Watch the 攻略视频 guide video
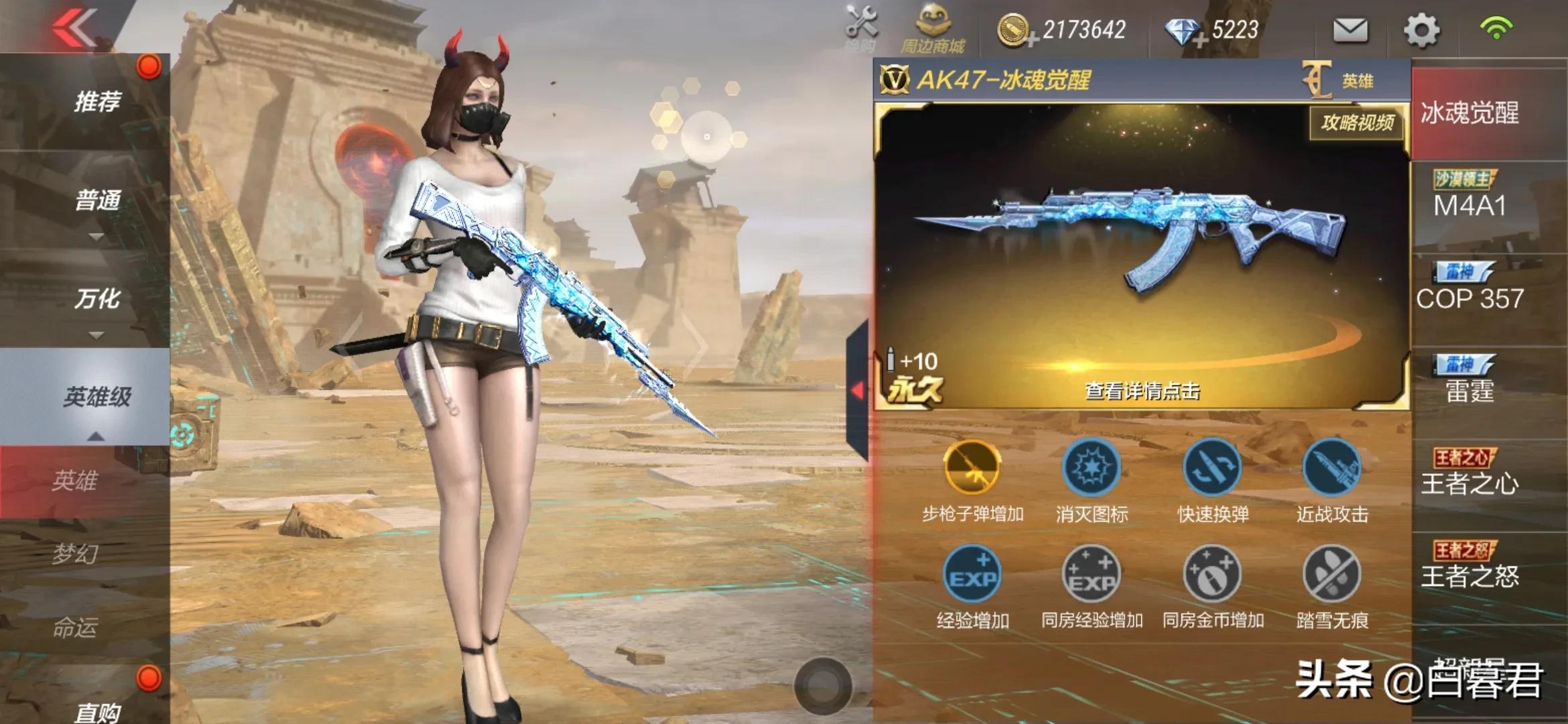 coord(1357,123)
